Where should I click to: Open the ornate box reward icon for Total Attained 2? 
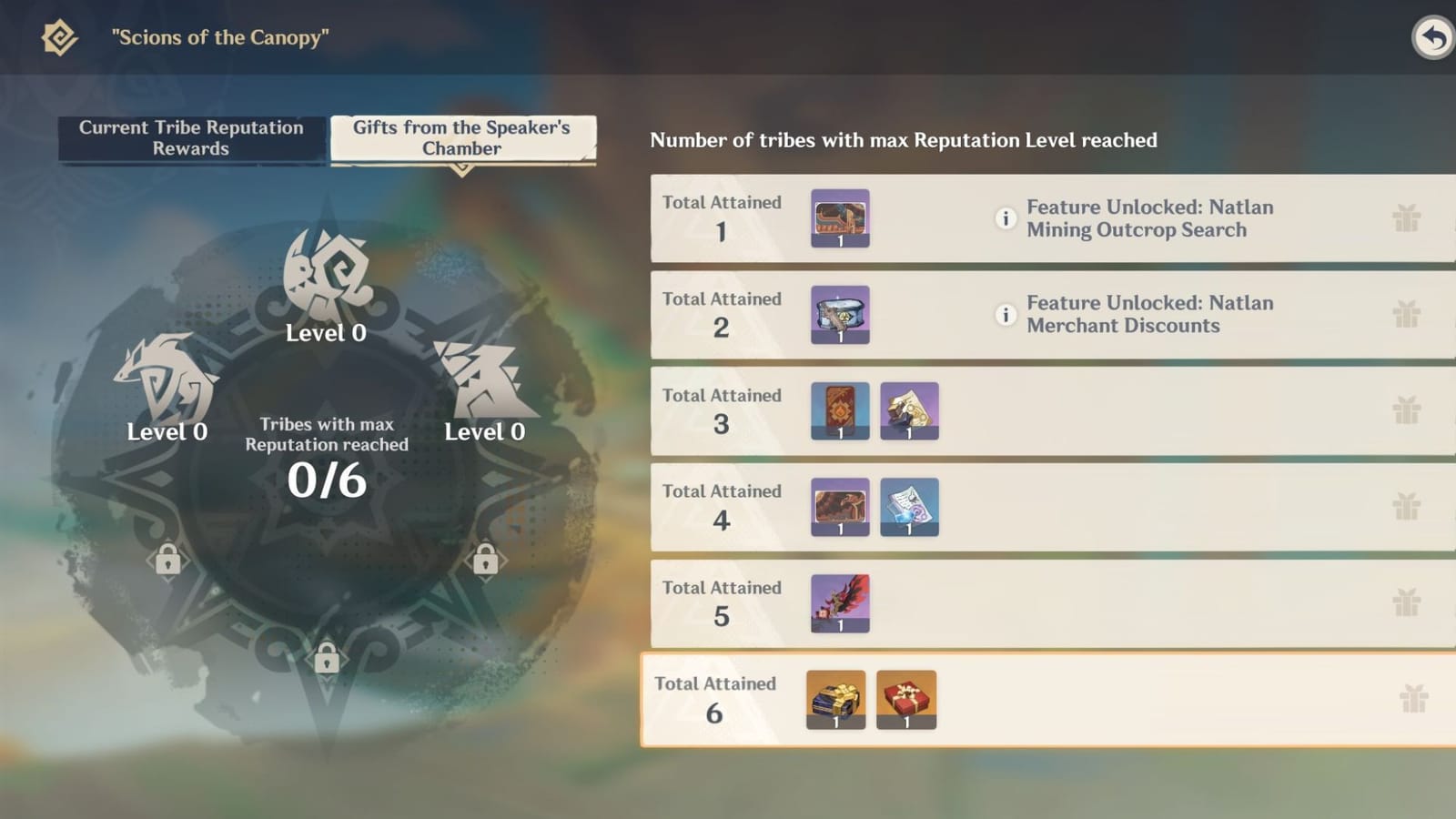coord(839,315)
